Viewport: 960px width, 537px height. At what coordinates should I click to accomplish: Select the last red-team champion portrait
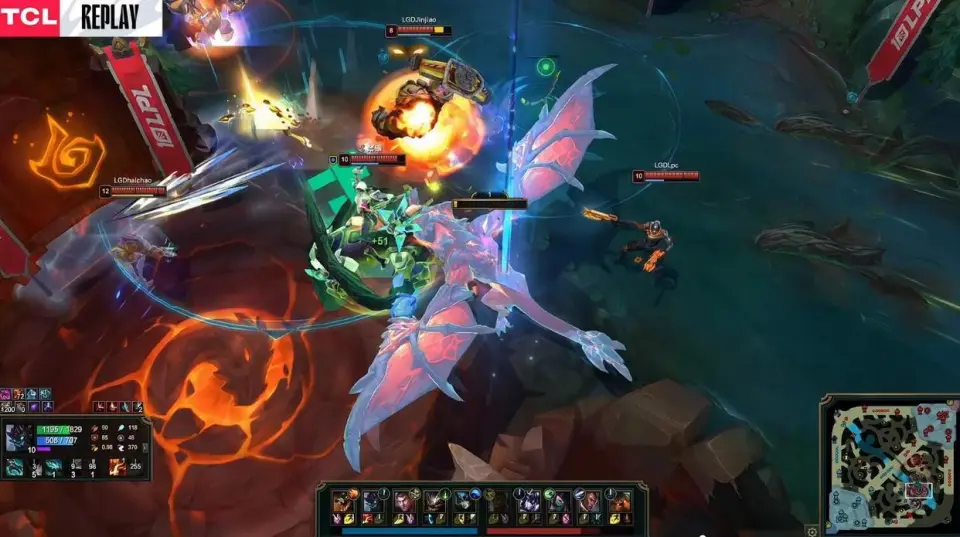(x=621, y=501)
